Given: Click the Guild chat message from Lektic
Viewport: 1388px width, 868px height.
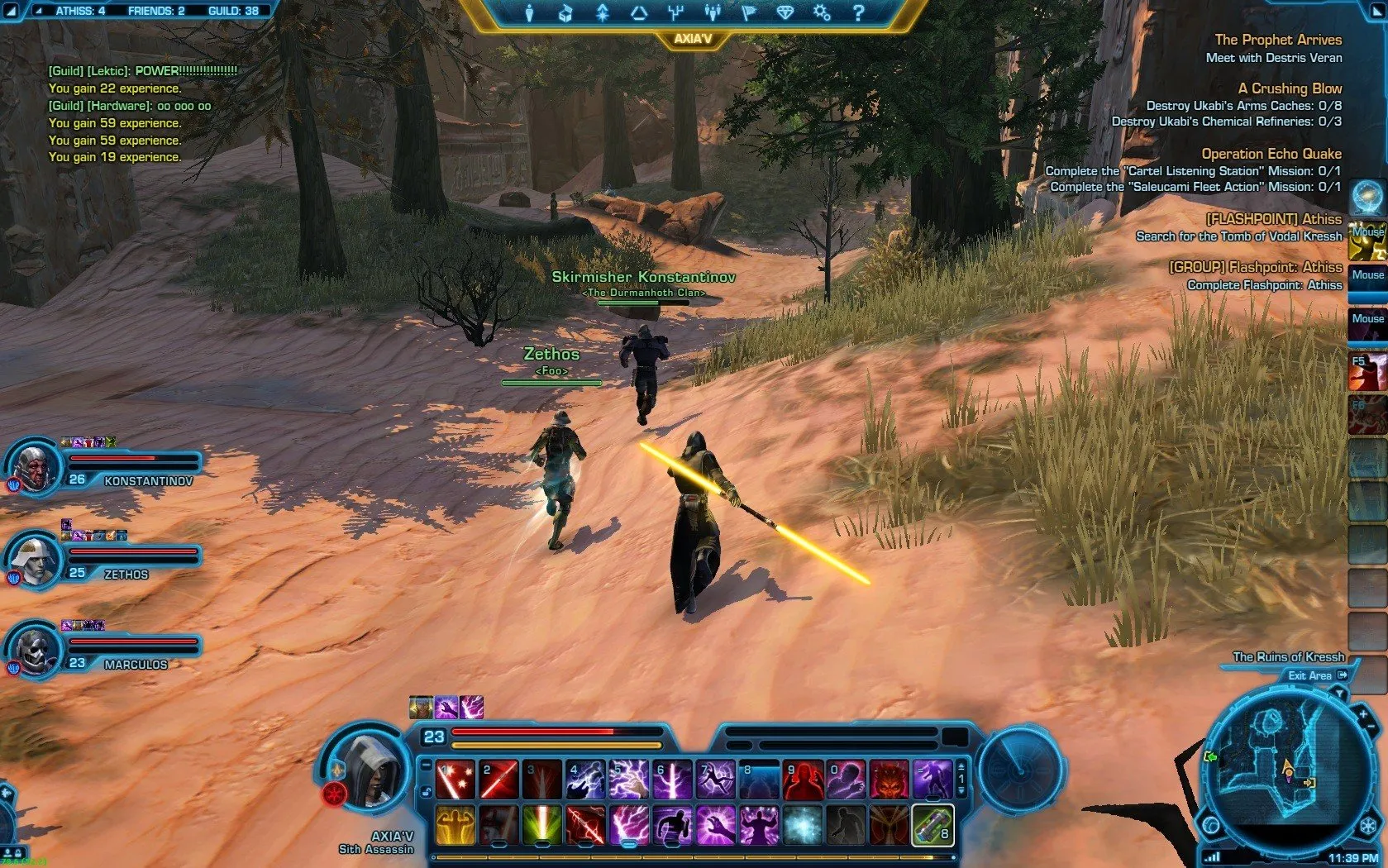Looking at the screenshot, I should tap(142, 71).
